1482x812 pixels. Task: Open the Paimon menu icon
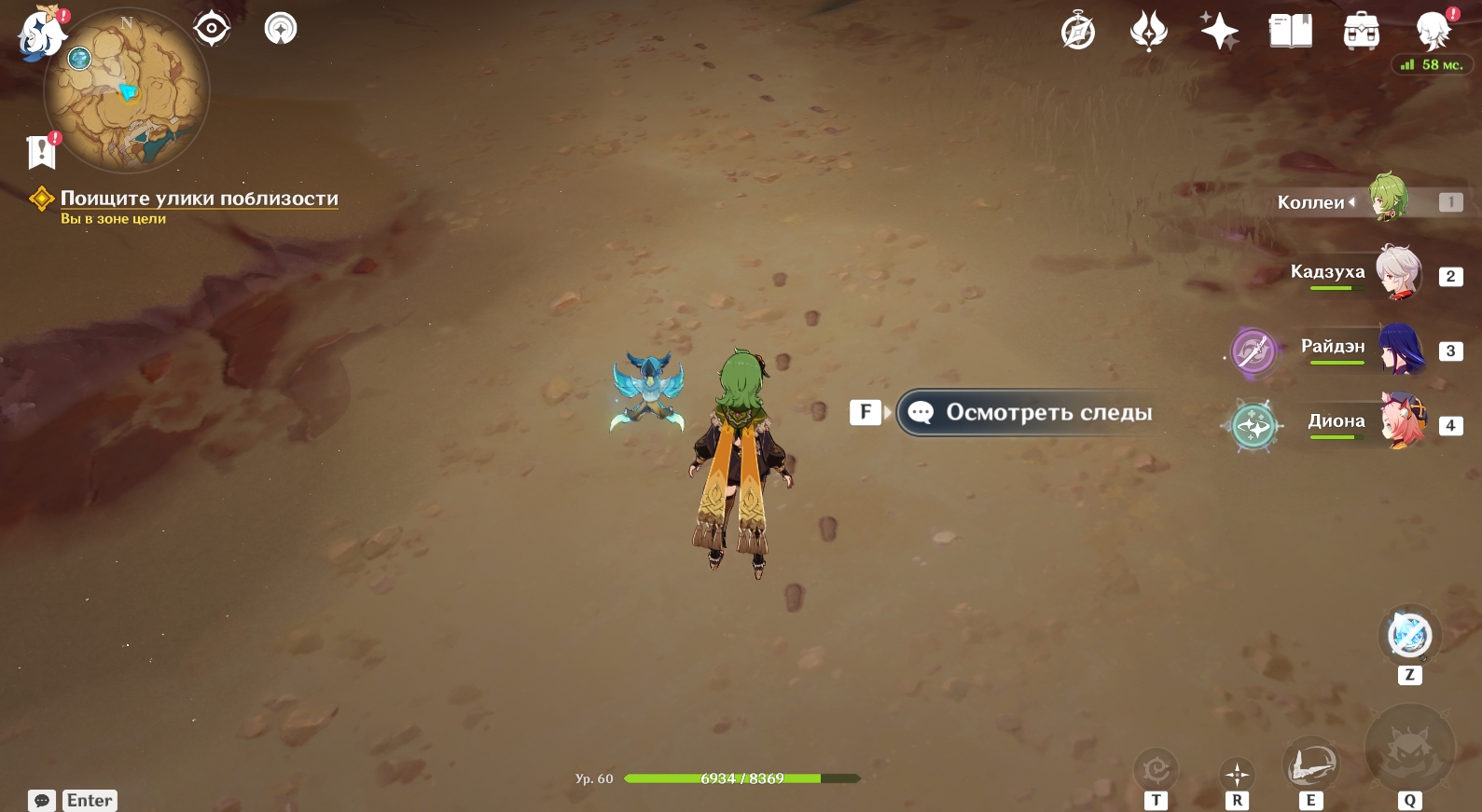tap(41, 34)
